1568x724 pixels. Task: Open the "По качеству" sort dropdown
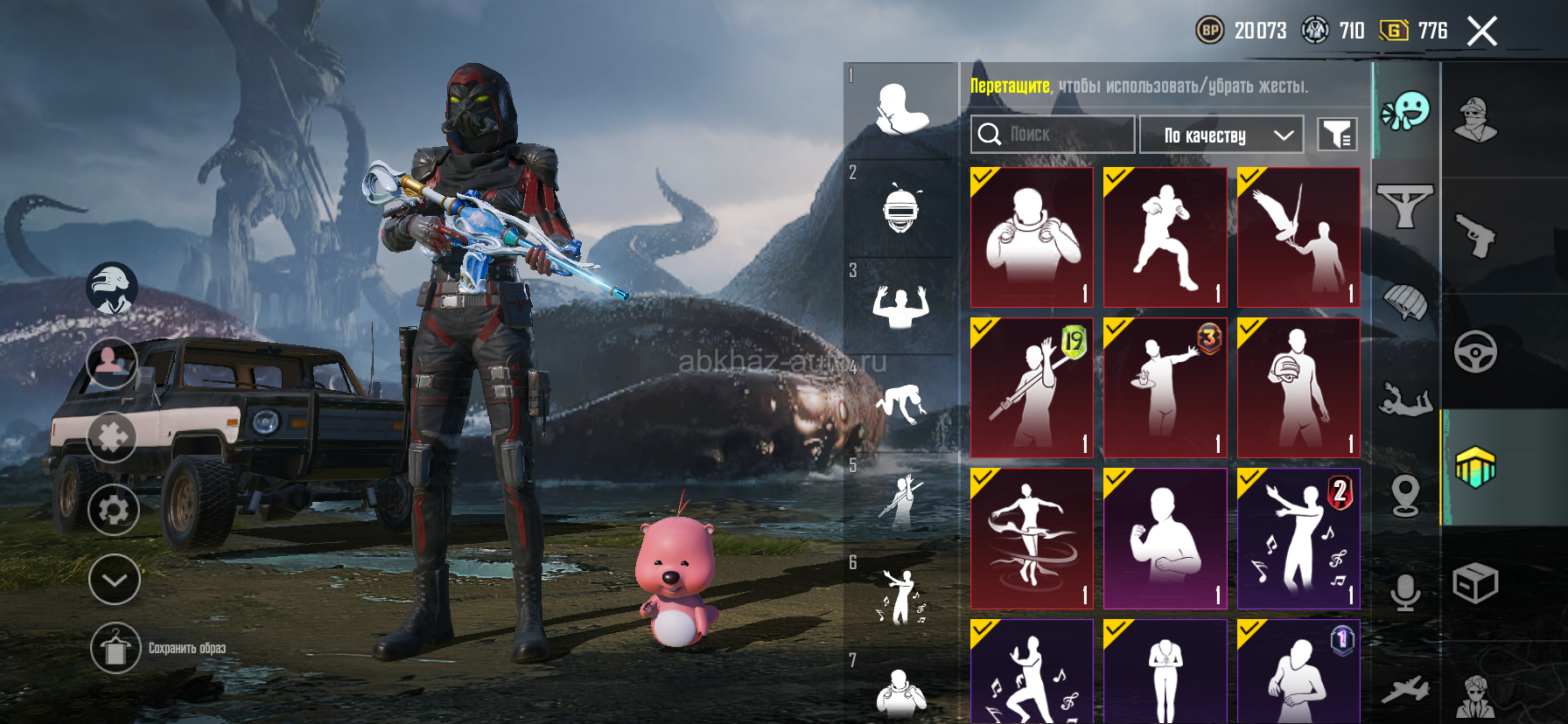[x=1221, y=135]
